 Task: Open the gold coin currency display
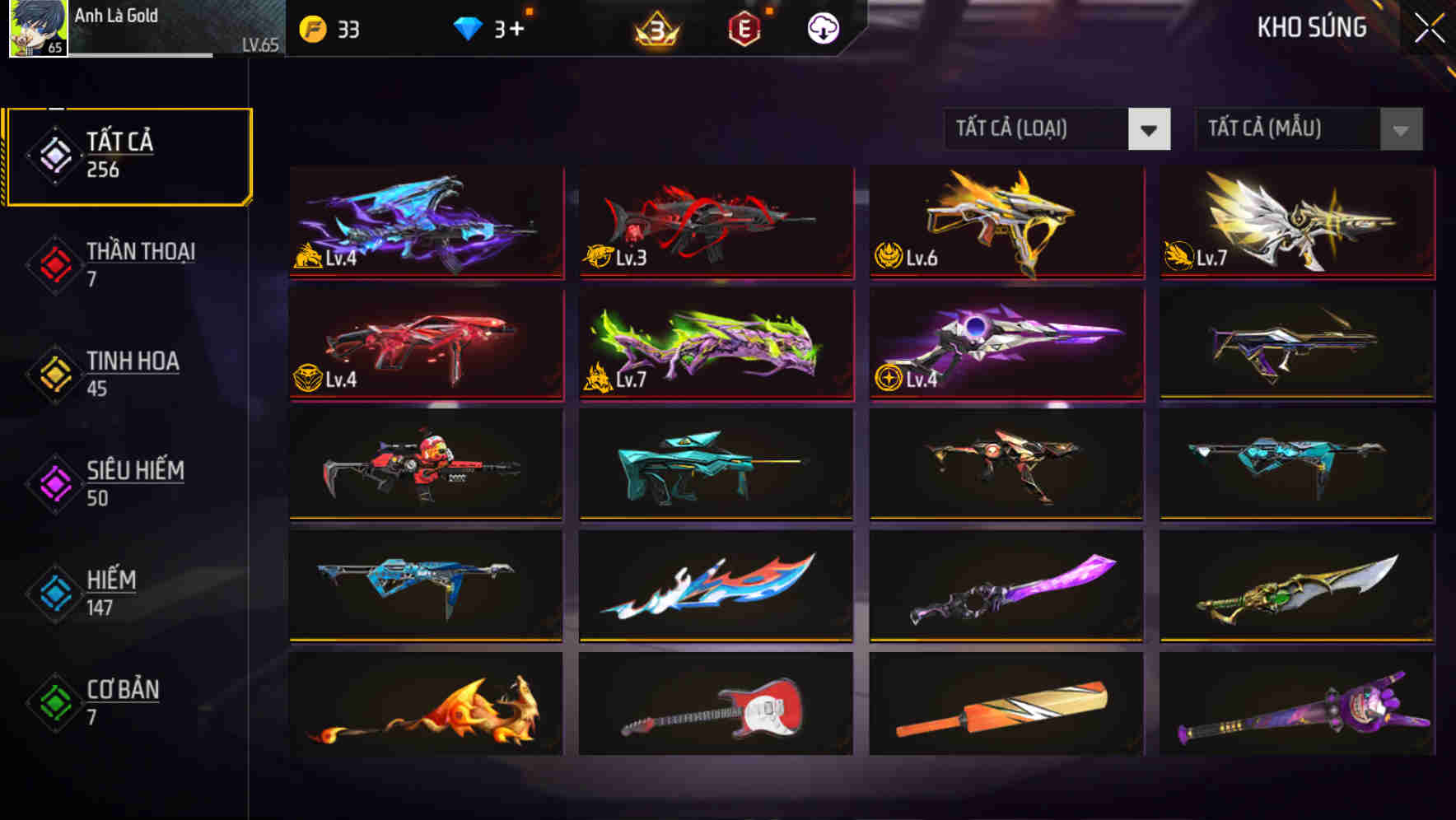(329, 28)
